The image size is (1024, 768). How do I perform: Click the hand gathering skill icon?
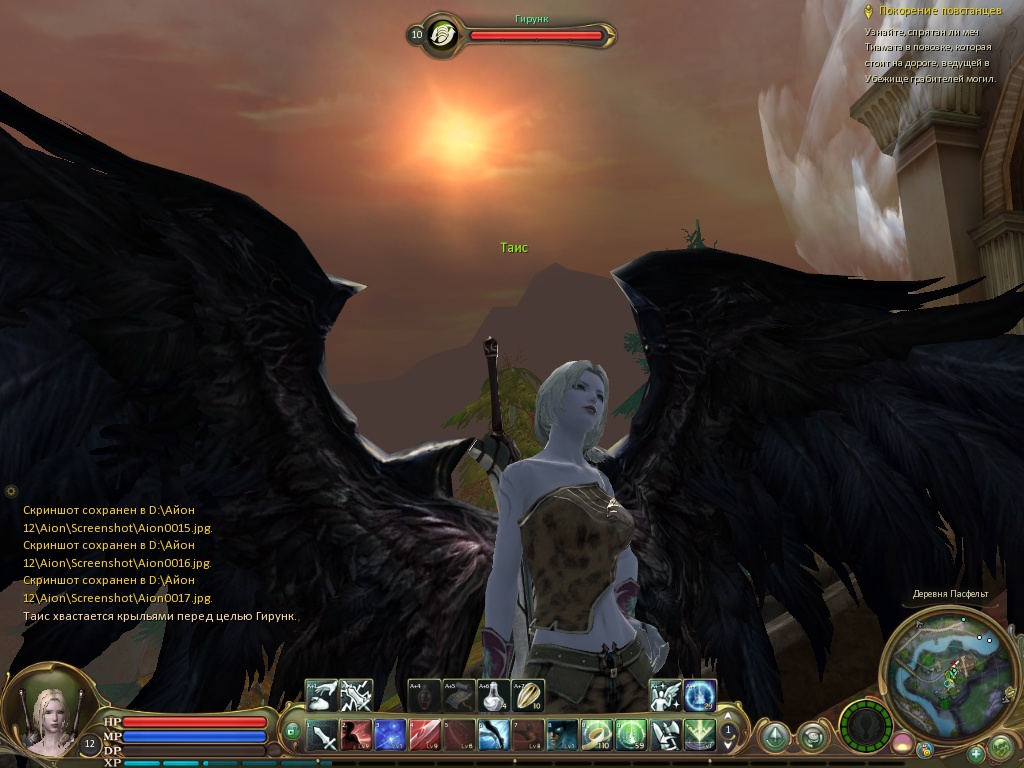point(322,695)
